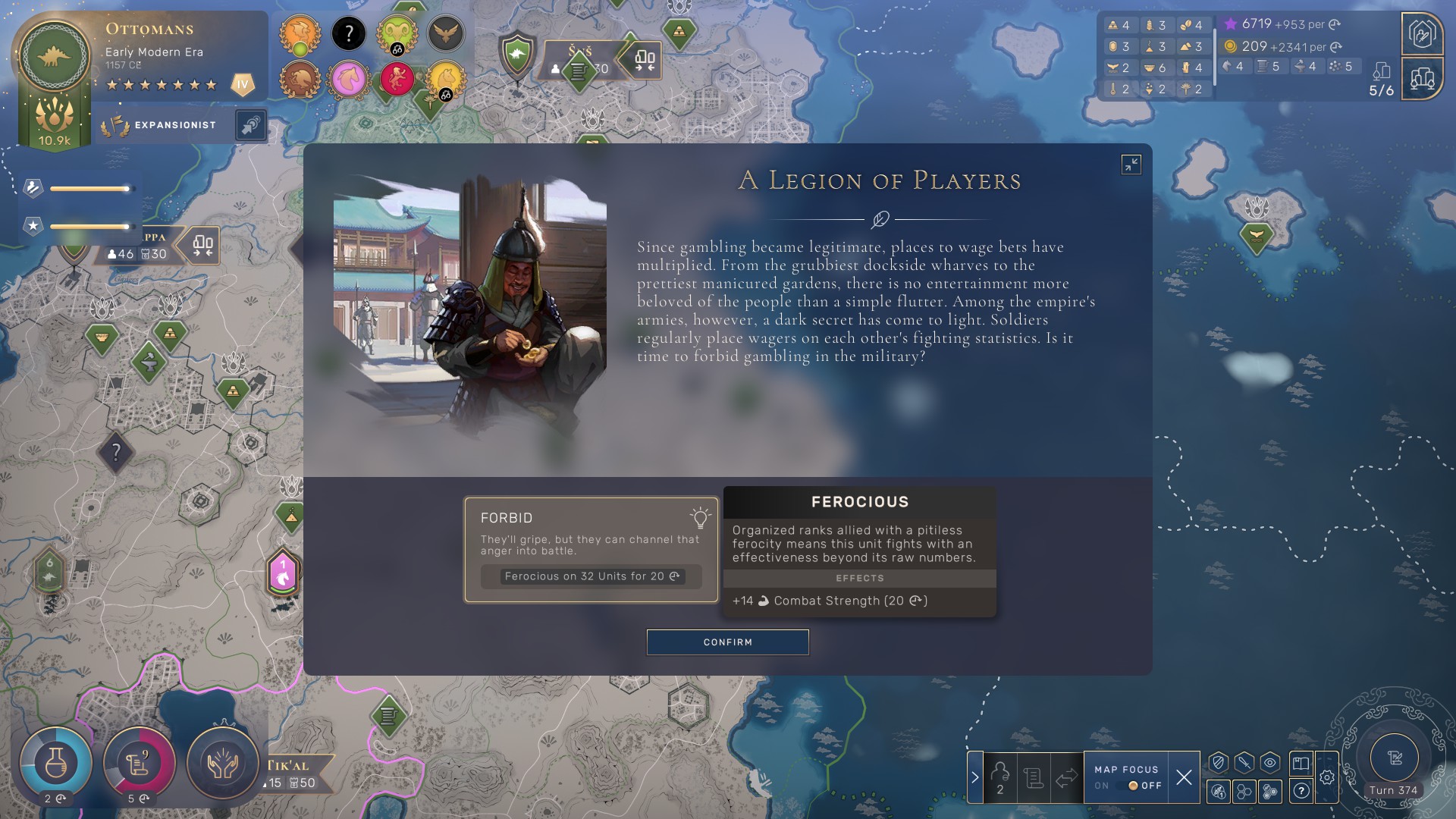The image size is (1456, 819).
Task: Select the Forbid option card
Action: point(591,550)
